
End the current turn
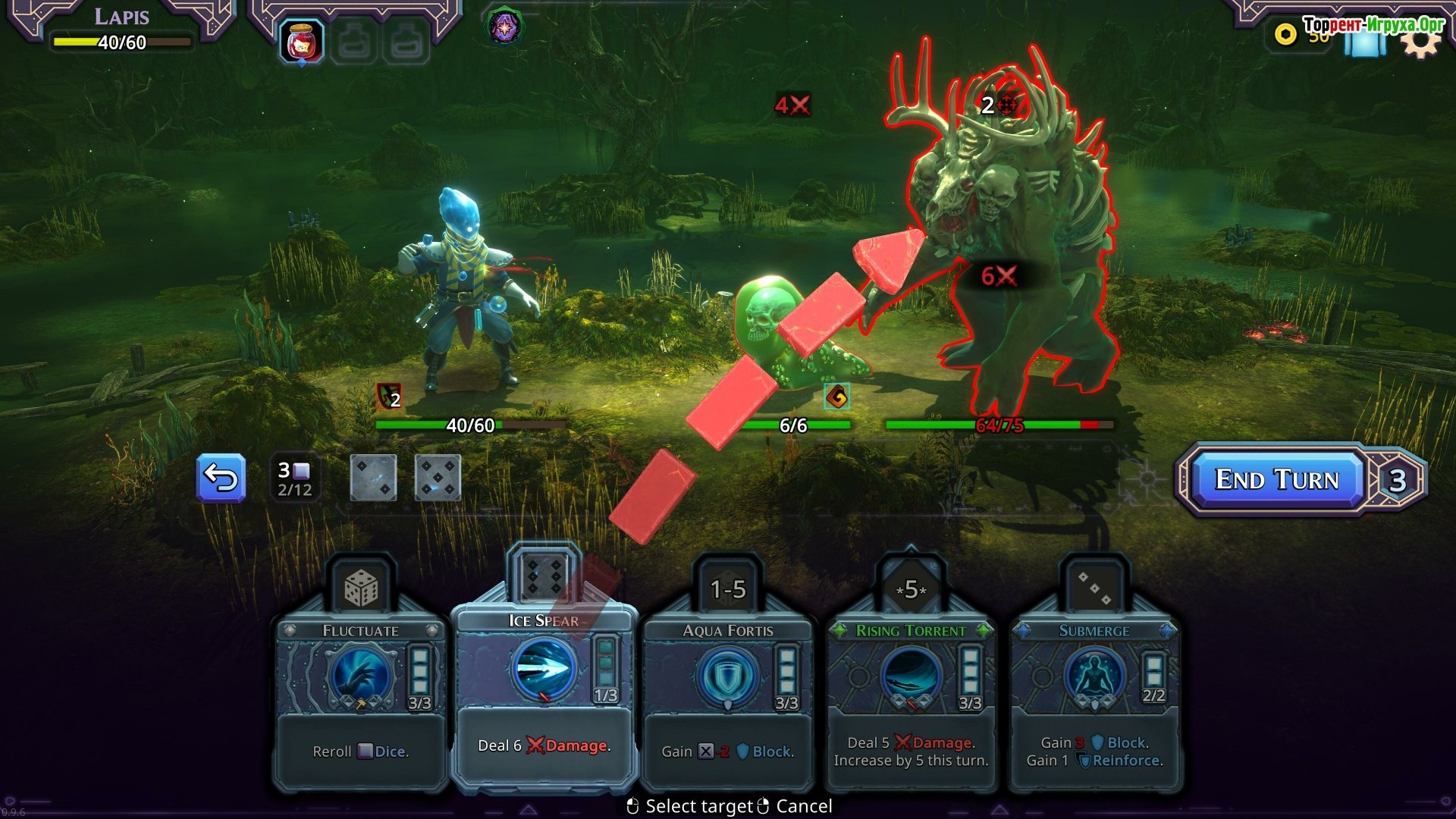point(1277,479)
